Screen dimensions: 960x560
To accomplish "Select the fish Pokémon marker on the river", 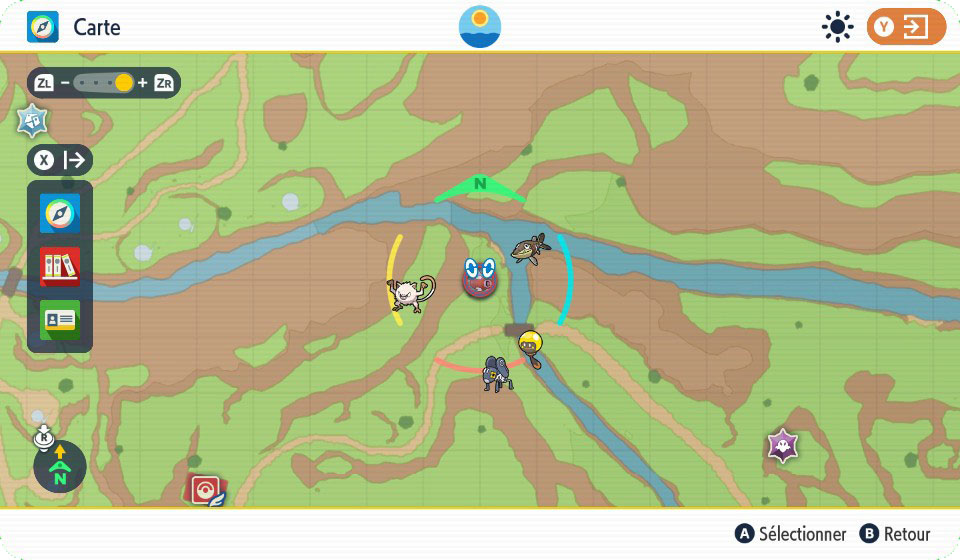I will click(x=529, y=247).
